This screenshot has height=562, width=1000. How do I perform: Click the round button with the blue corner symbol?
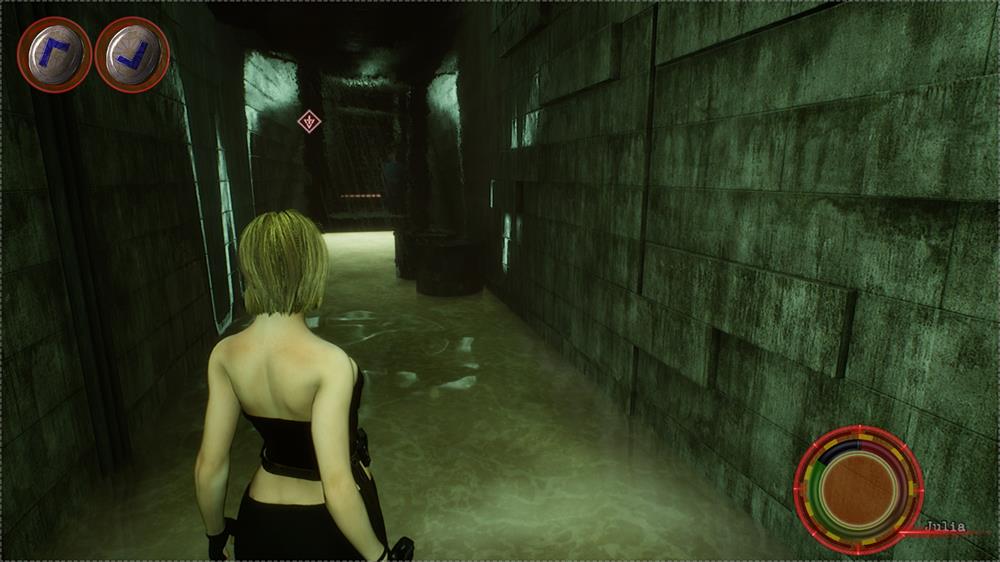[x=54, y=55]
